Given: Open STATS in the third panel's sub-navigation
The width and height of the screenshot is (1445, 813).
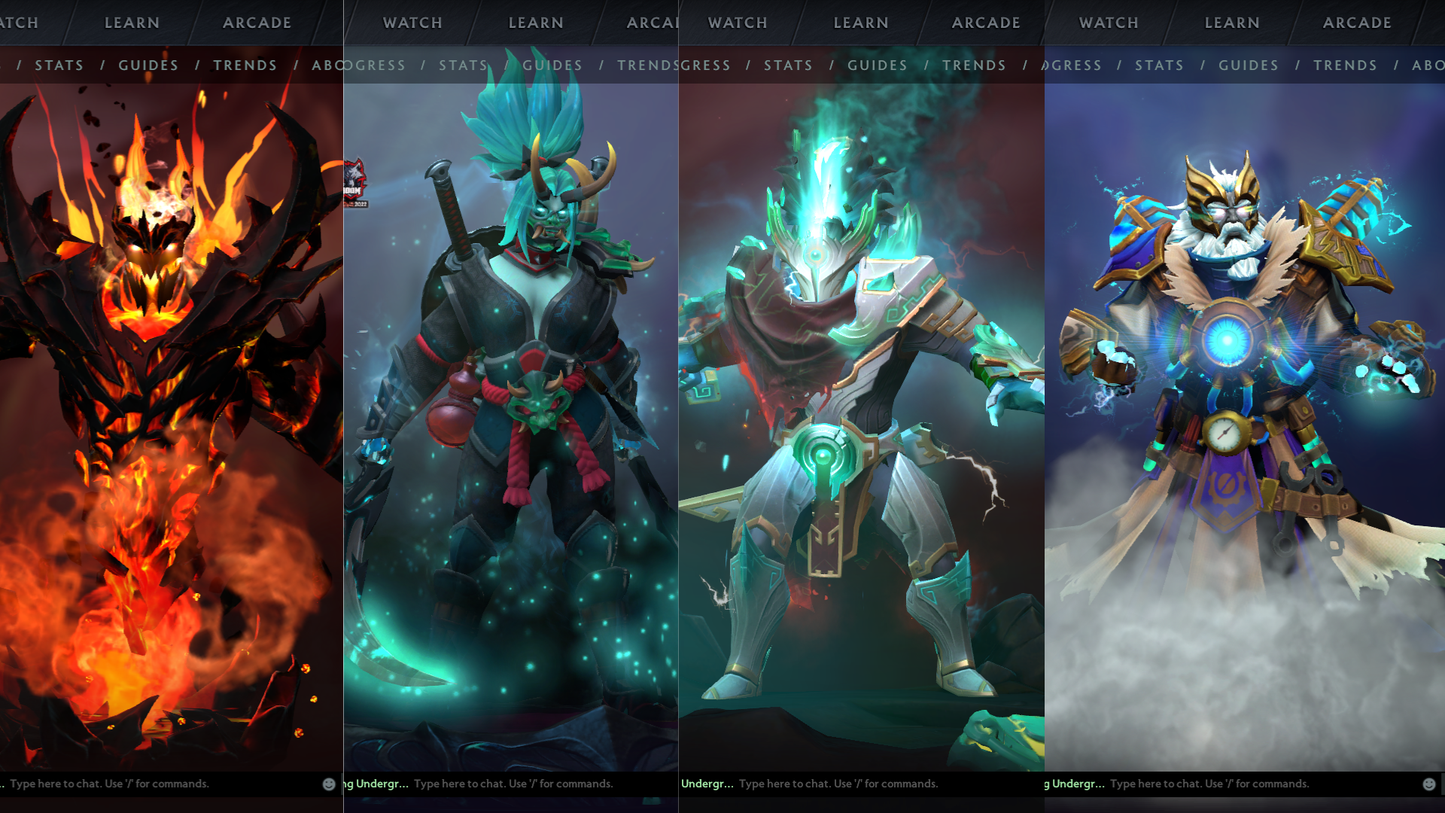Looking at the screenshot, I should (x=788, y=65).
